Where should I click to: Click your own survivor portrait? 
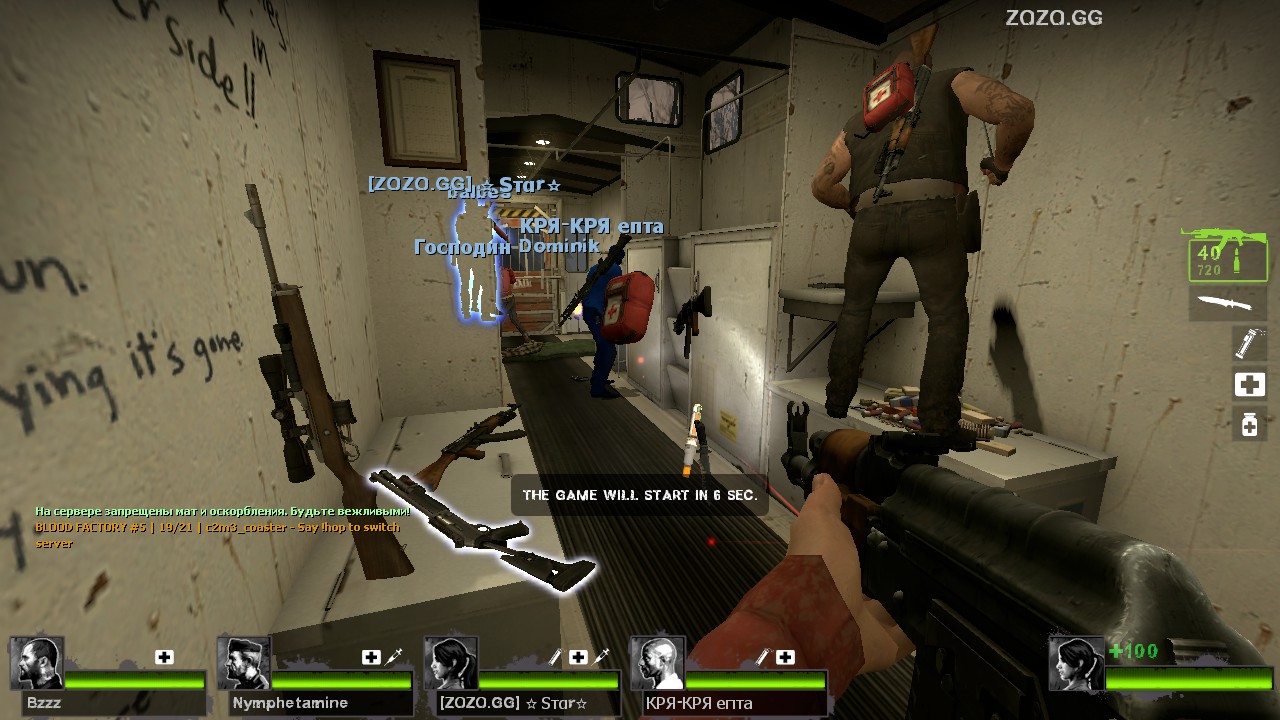[1076, 663]
